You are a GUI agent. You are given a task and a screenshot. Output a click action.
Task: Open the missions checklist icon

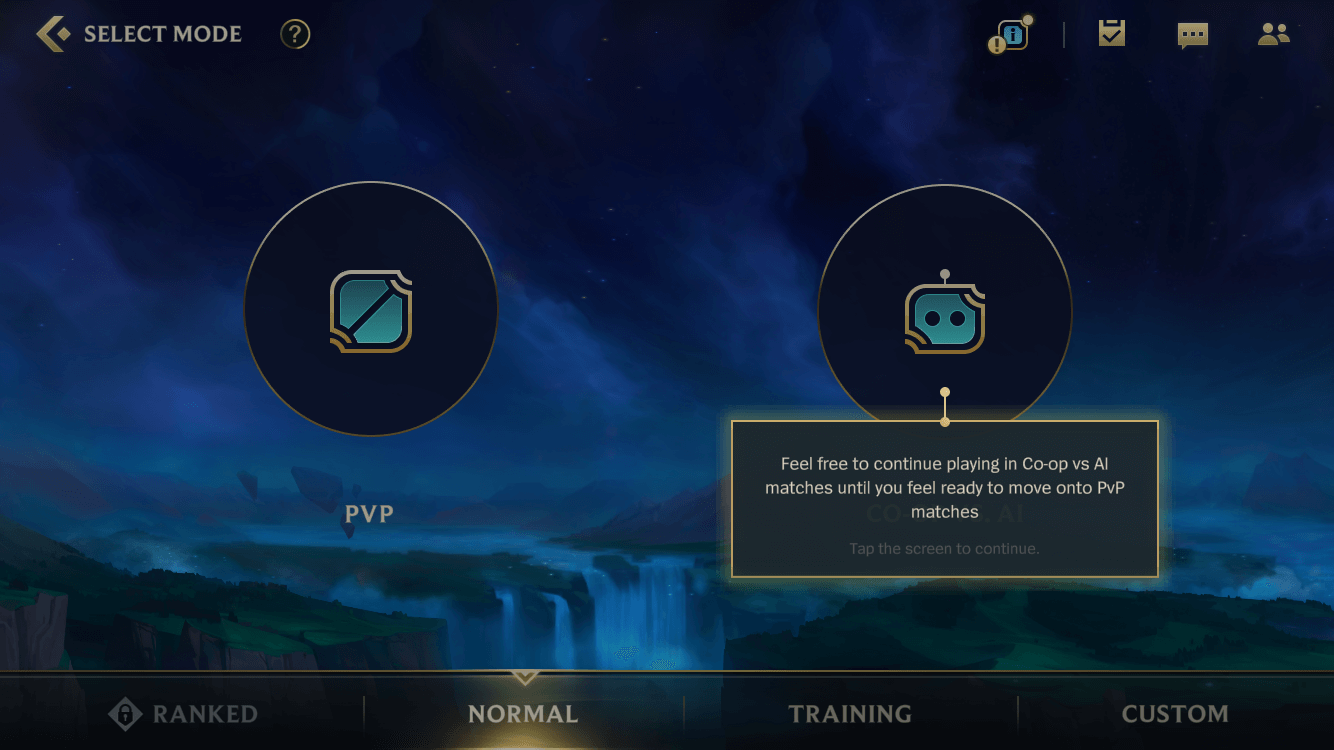click(x=1111, y=33)
